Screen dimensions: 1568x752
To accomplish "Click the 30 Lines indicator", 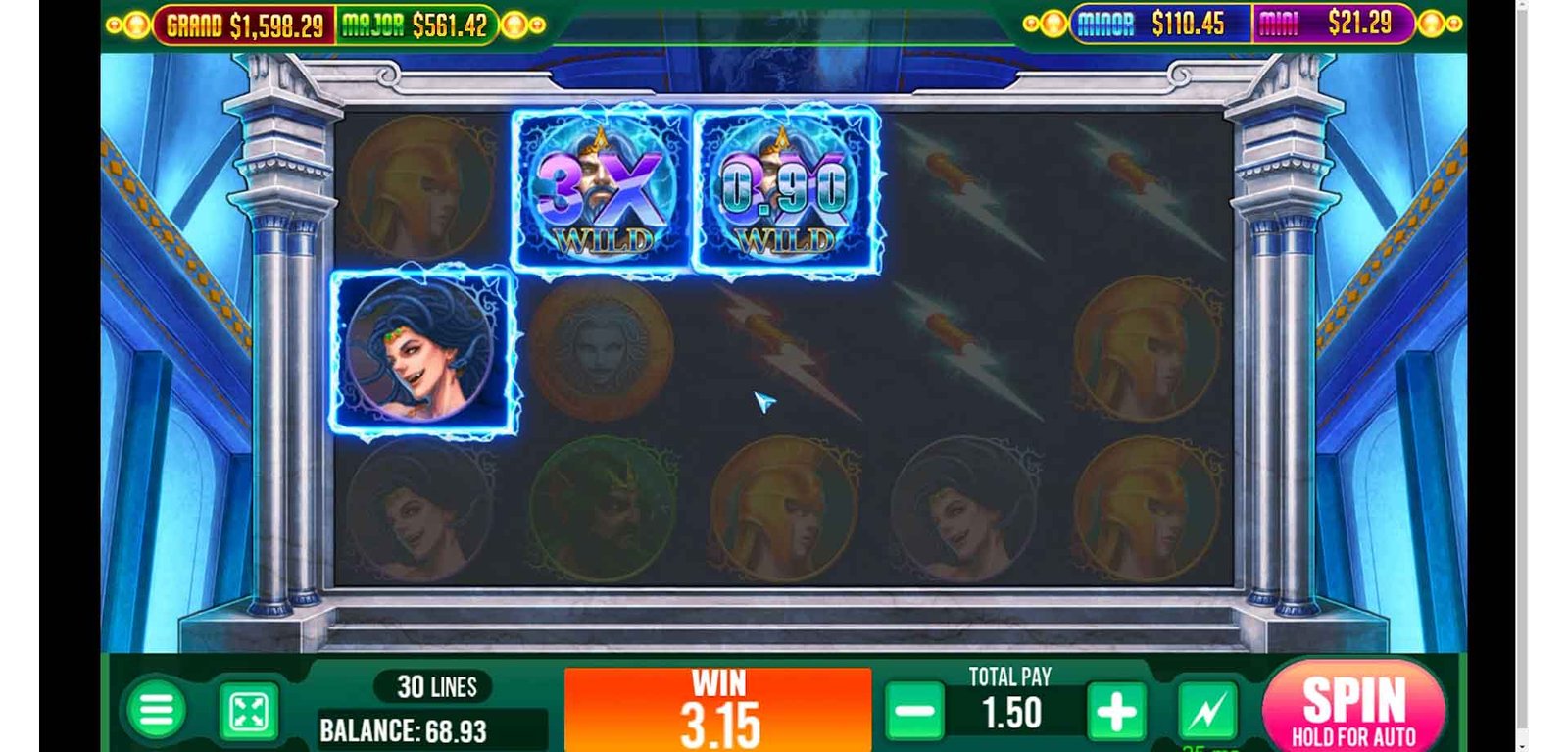I will coord(436,687).
